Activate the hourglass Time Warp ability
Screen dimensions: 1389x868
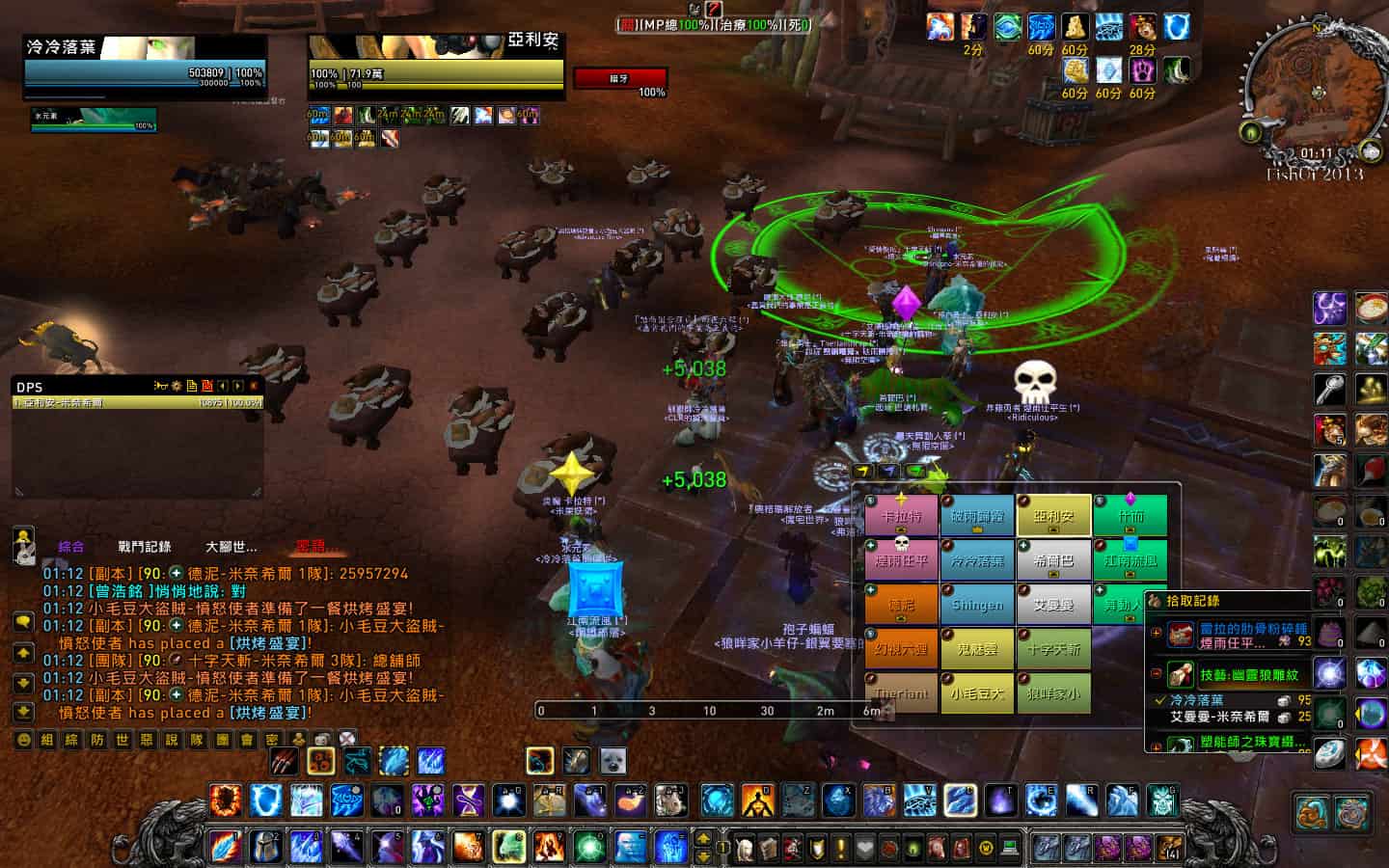pos(468,800)
